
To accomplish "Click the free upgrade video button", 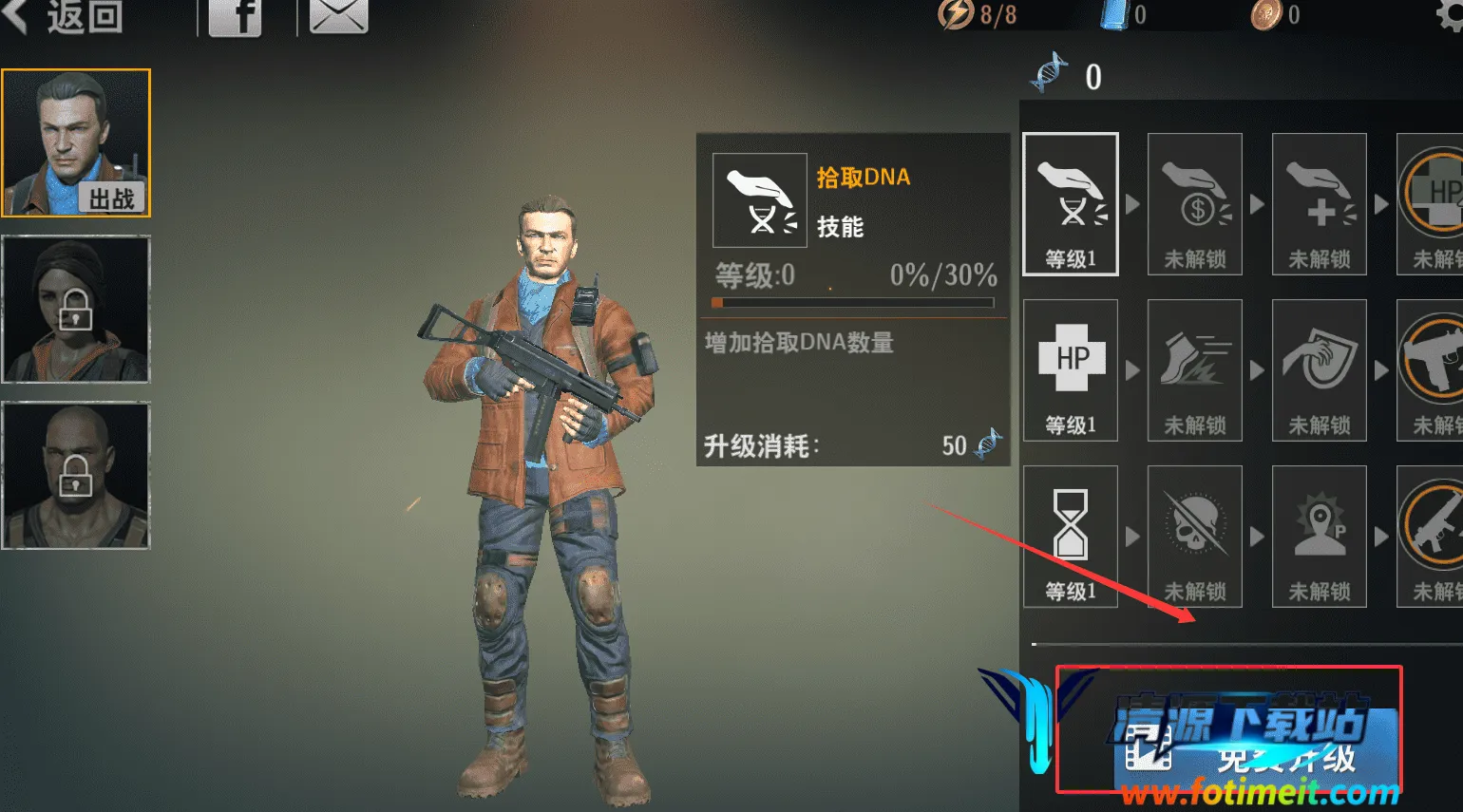I will tap(1254, 750).
